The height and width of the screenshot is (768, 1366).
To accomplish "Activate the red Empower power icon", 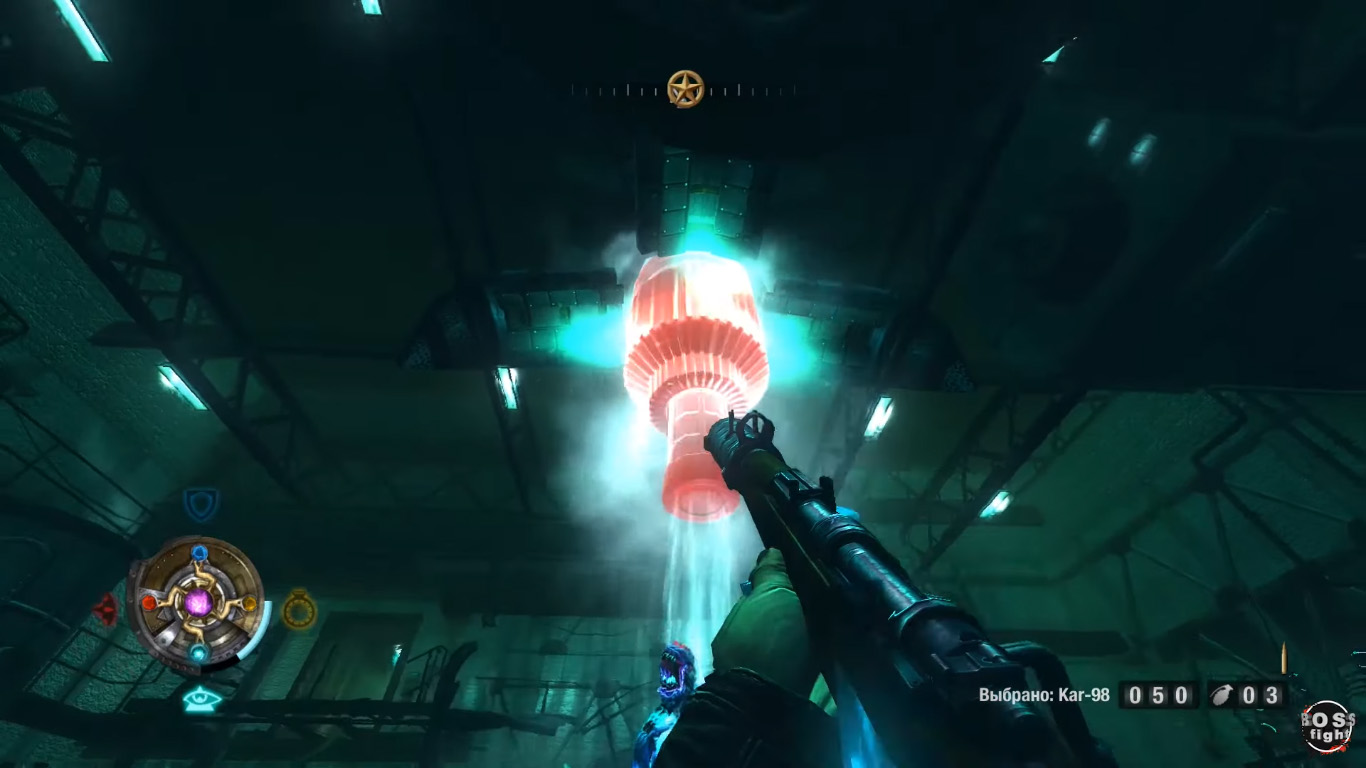I will [x=105, y=609].
